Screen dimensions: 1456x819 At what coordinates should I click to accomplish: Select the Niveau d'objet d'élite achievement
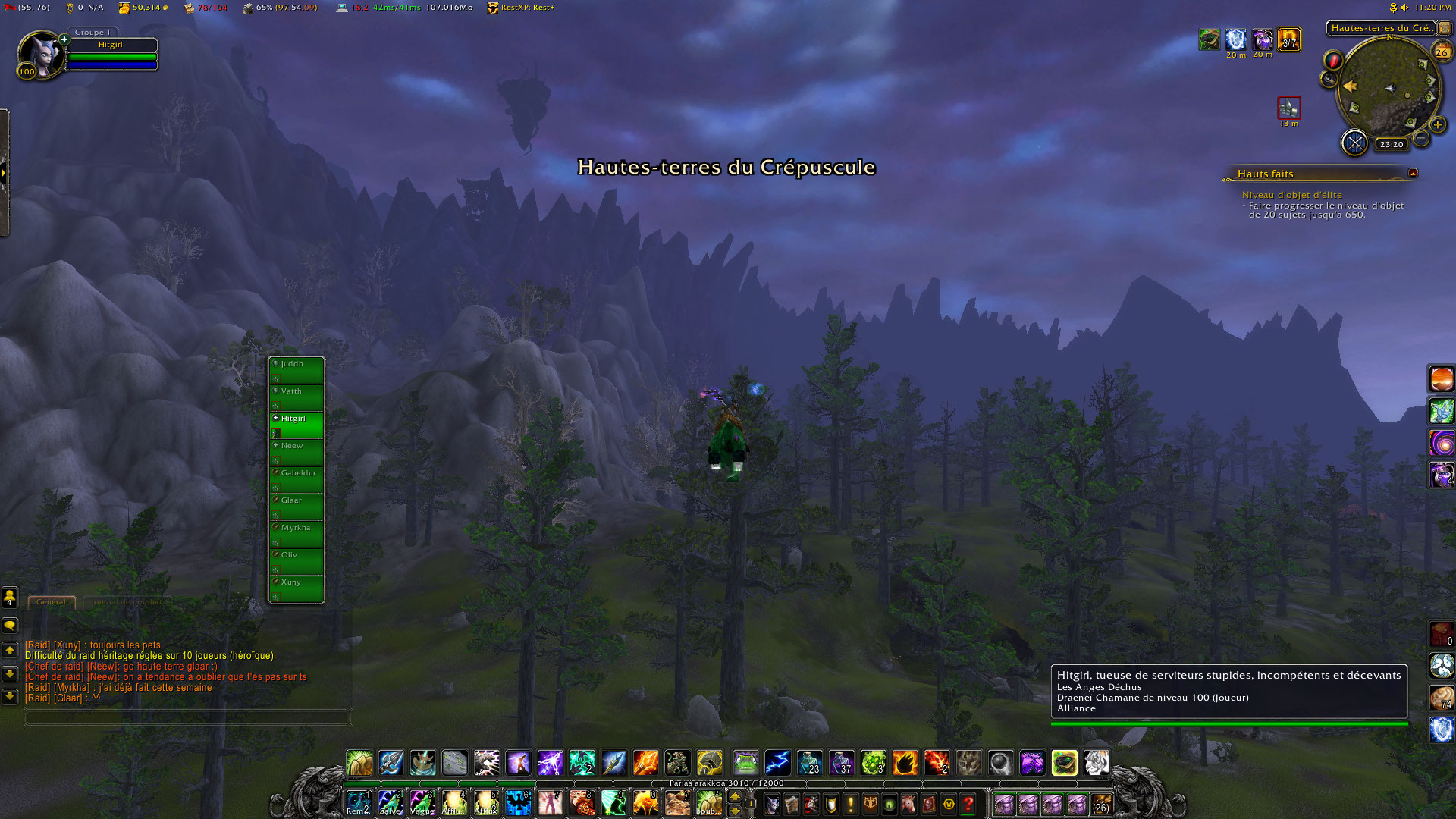pos(1291,195)
